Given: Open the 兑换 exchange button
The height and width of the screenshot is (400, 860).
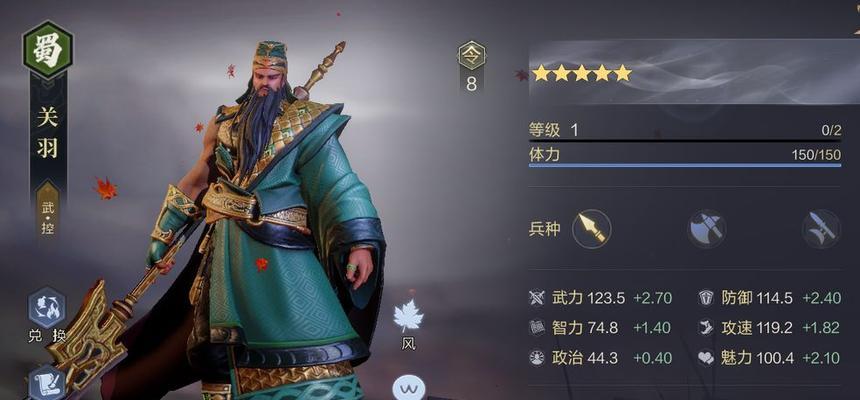Looking at the screenshot, I should point(46,309).
